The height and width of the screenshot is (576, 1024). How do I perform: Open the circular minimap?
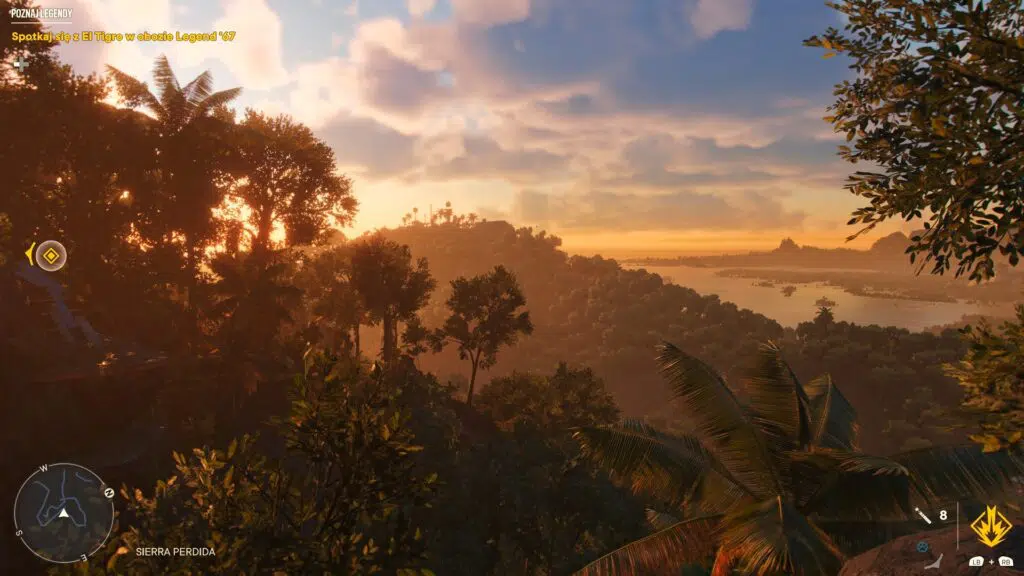pyautogui.click(x=63, y=513)
